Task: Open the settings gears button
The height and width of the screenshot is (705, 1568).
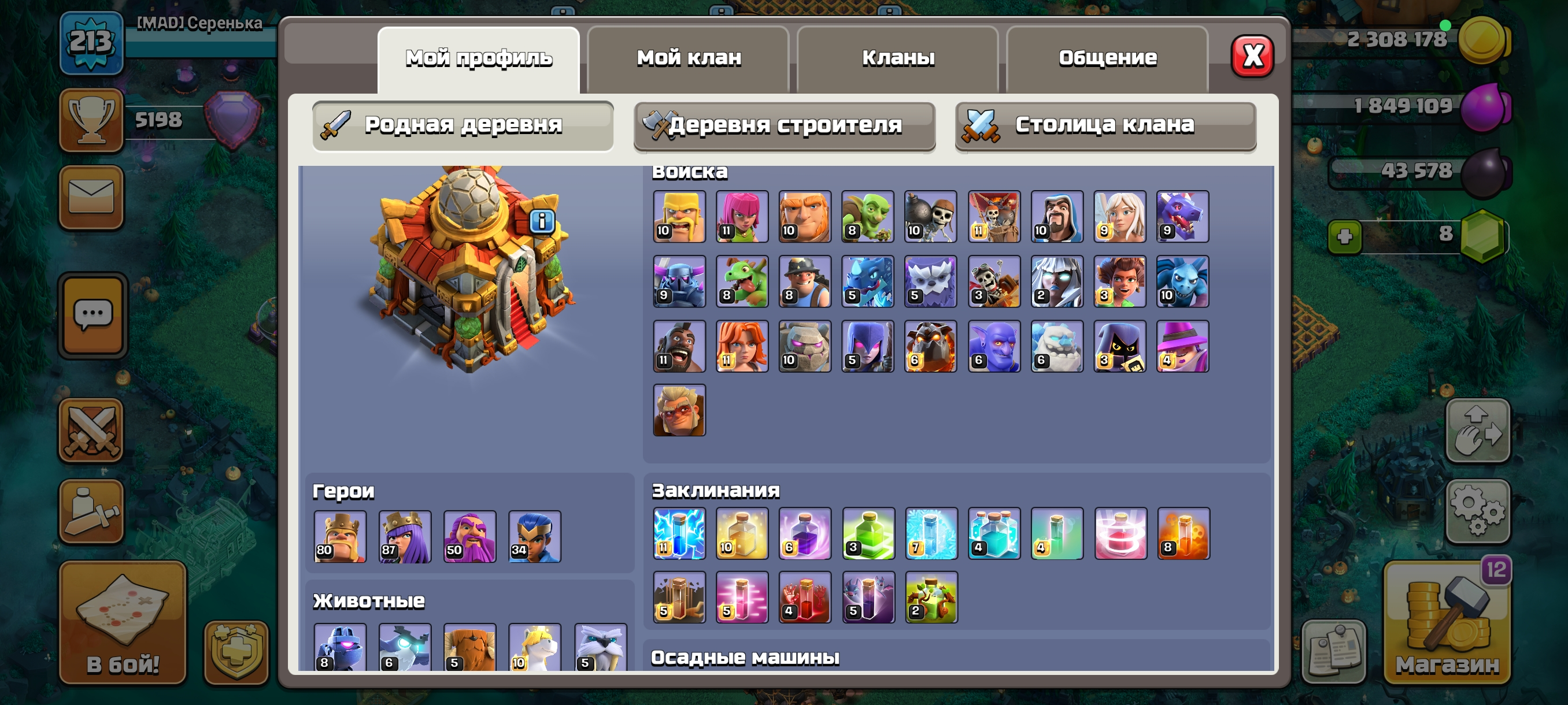Action: (x=1477, y=511)
